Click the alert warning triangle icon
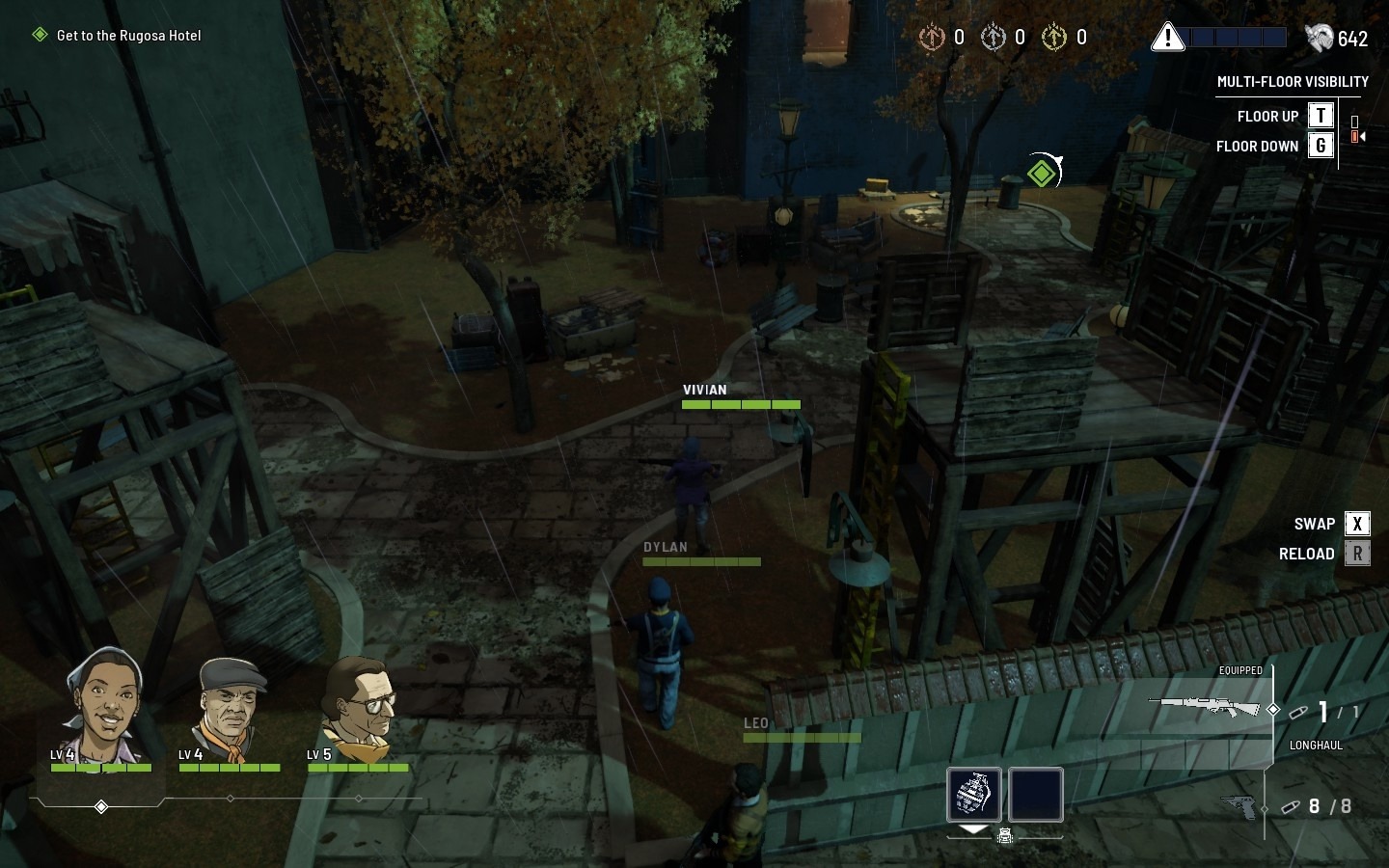Screen dimensions: 1389x868 [1167, 38]
